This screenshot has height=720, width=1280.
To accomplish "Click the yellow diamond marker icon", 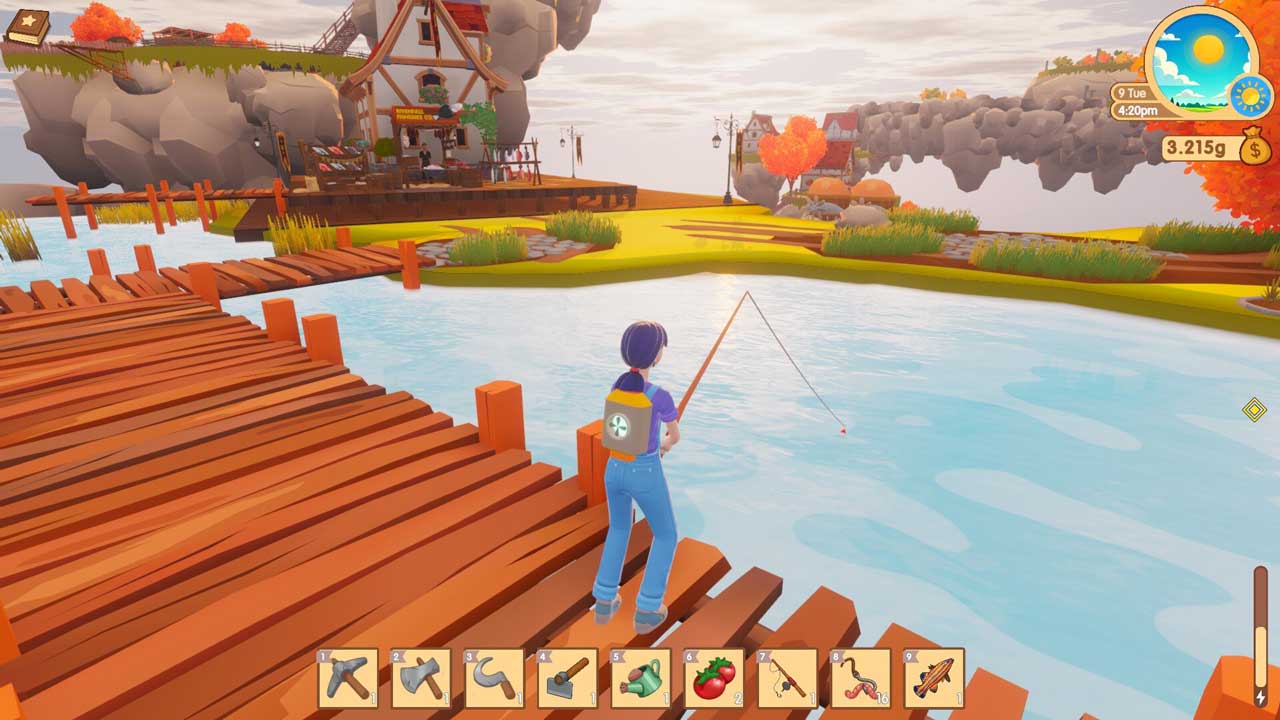I will click(x=1254, y=409).
